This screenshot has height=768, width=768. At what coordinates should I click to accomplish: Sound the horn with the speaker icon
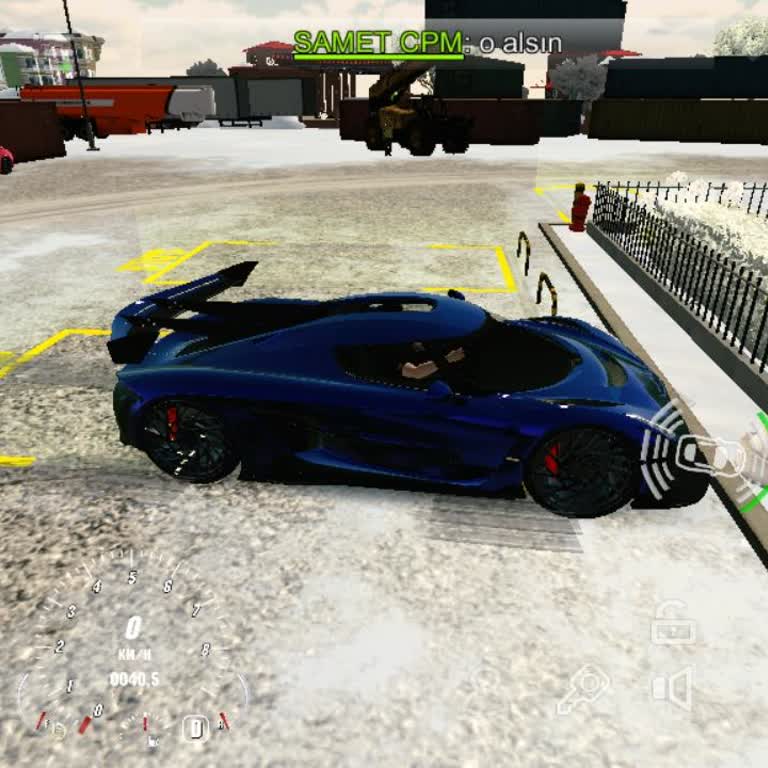(x=672, y=689)
